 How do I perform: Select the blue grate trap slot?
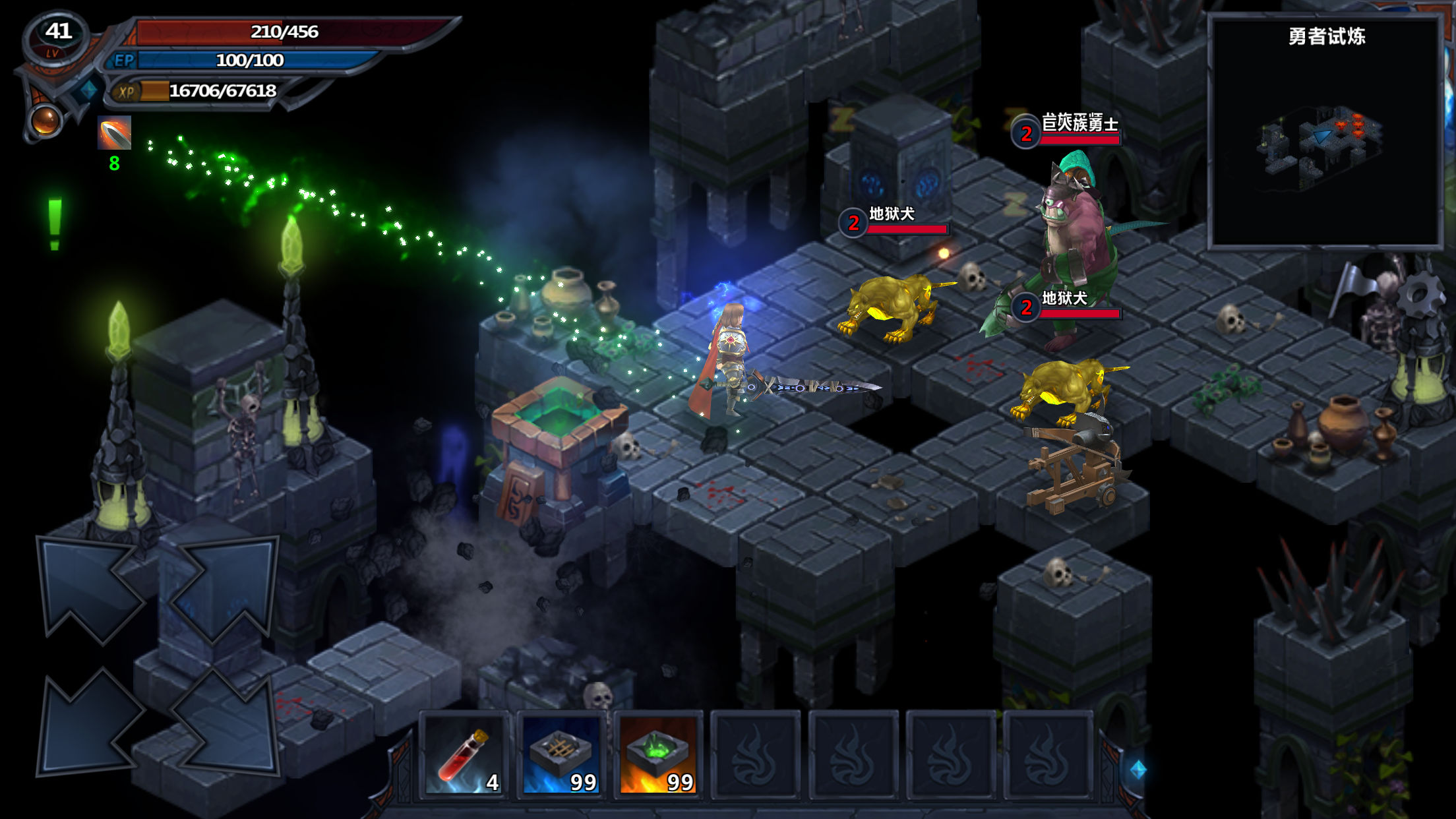pos(561,756)
